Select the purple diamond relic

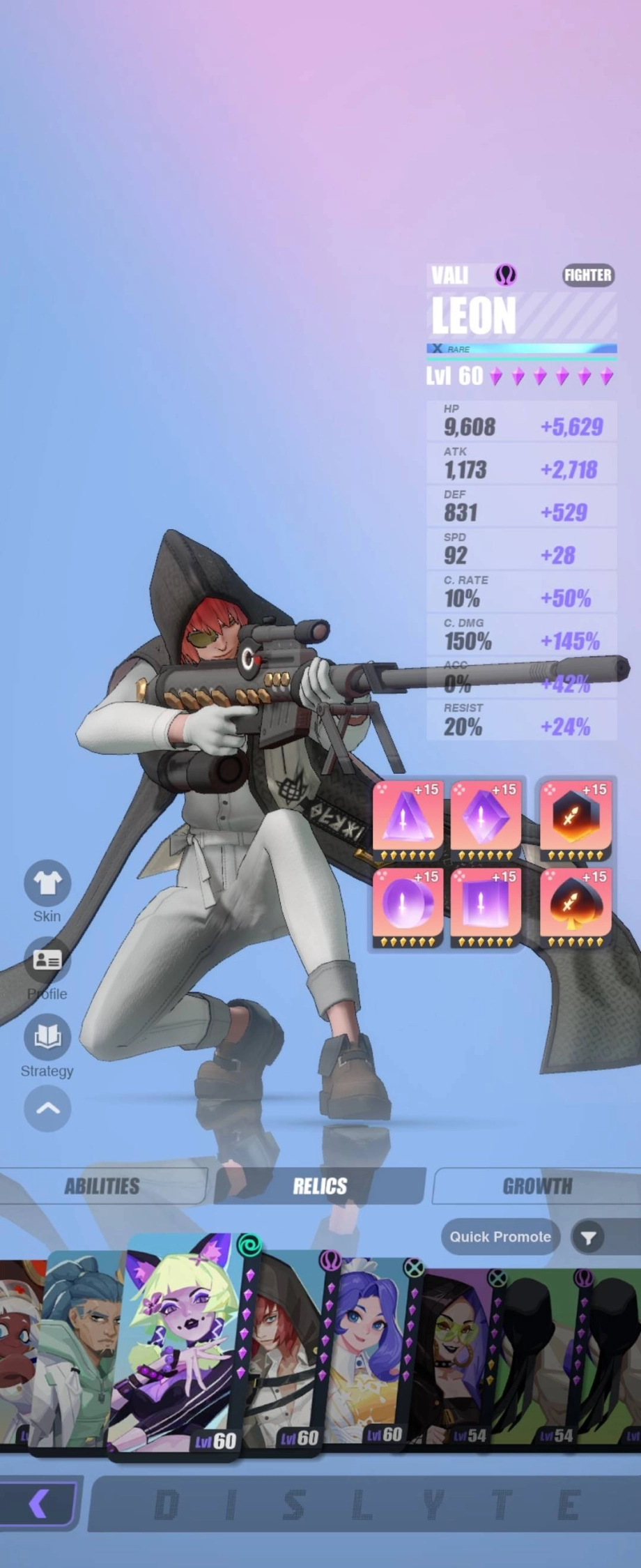coord(486,819)
